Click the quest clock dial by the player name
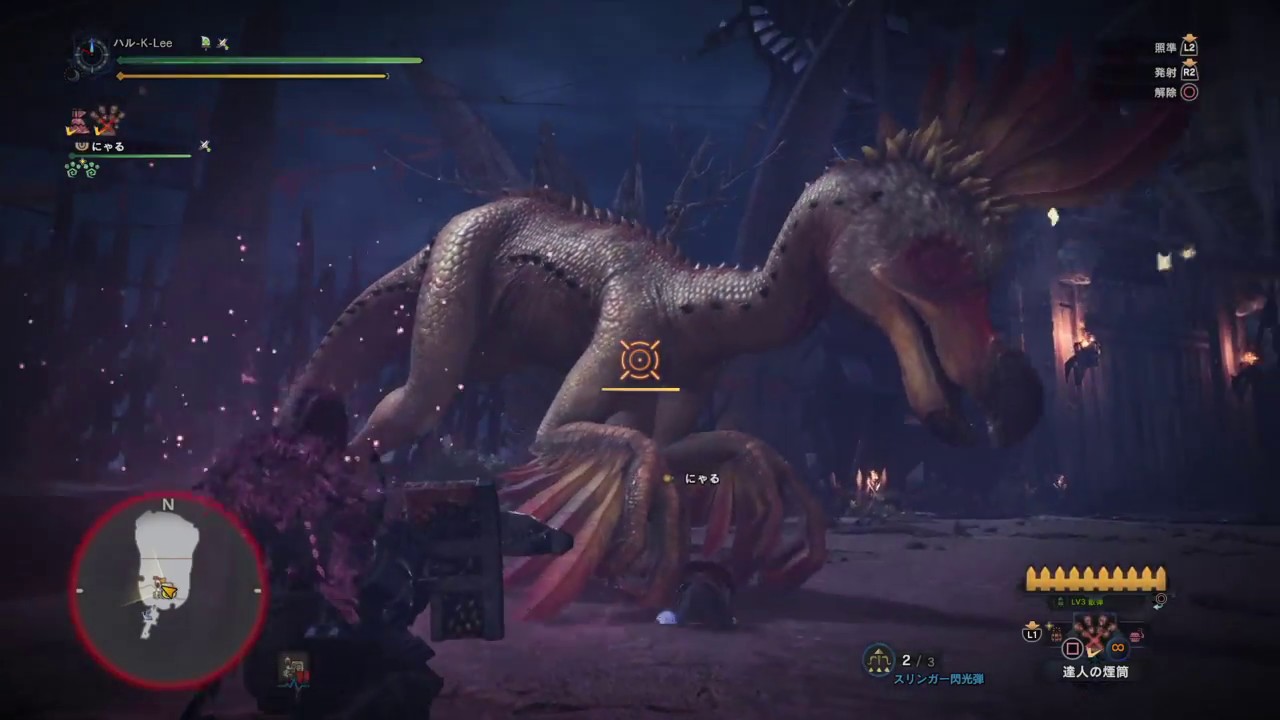 [91, 51]
